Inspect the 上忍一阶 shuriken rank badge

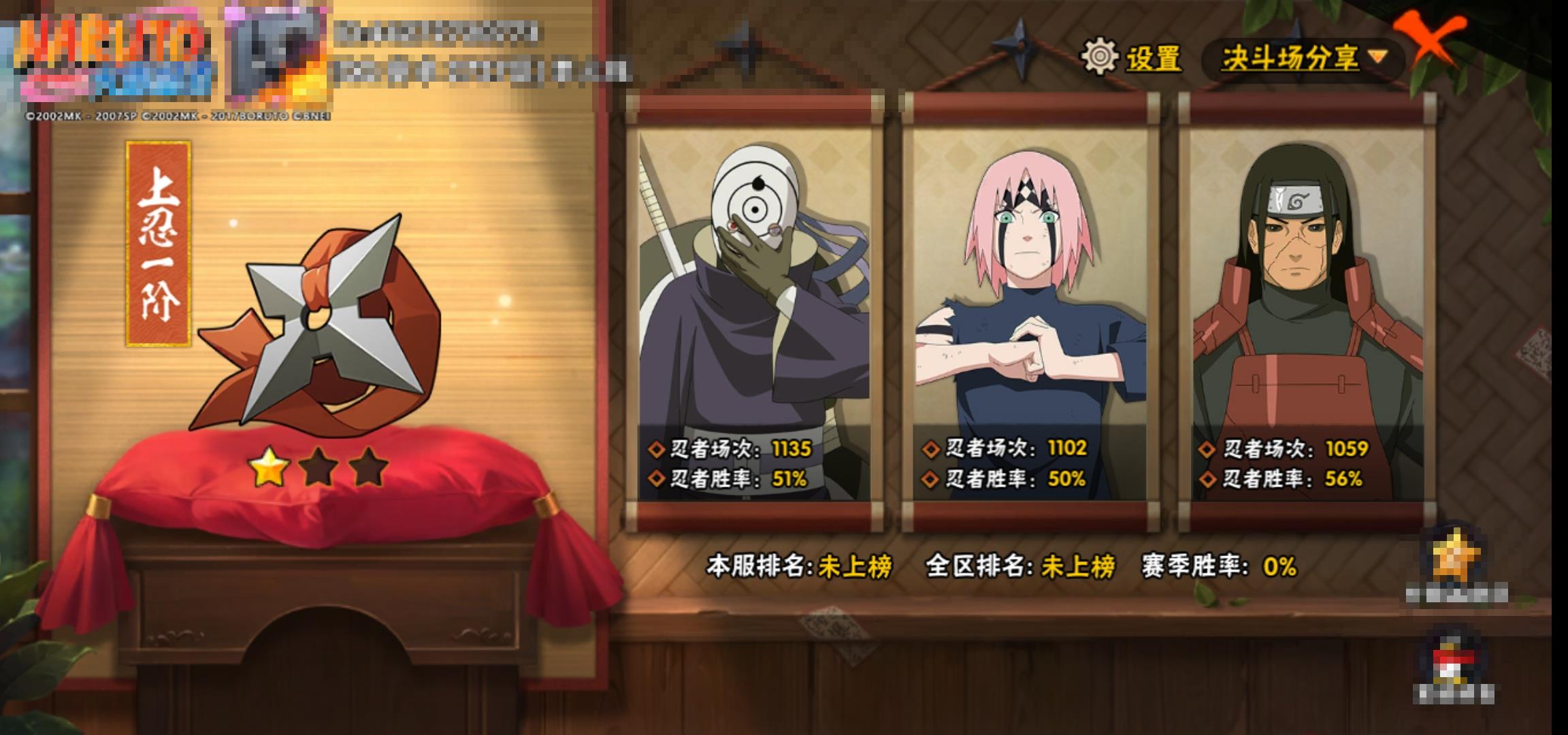[318, 325]
